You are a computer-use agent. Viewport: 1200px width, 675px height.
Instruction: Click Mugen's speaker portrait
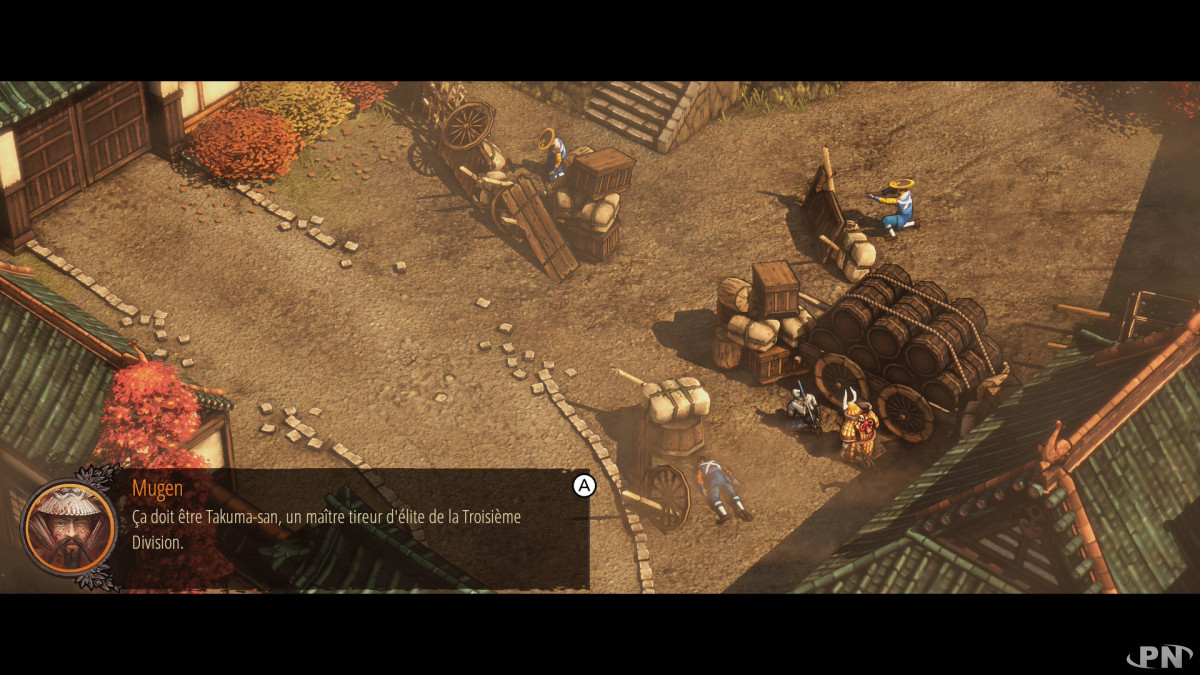click(69, 528)
